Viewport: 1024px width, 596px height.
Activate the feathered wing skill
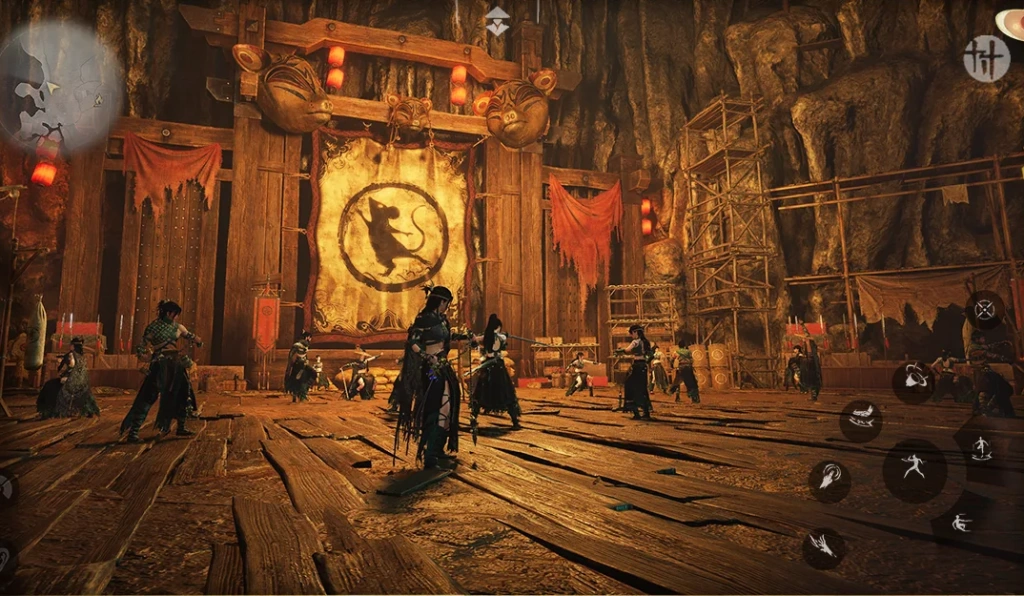pos(823,548)
